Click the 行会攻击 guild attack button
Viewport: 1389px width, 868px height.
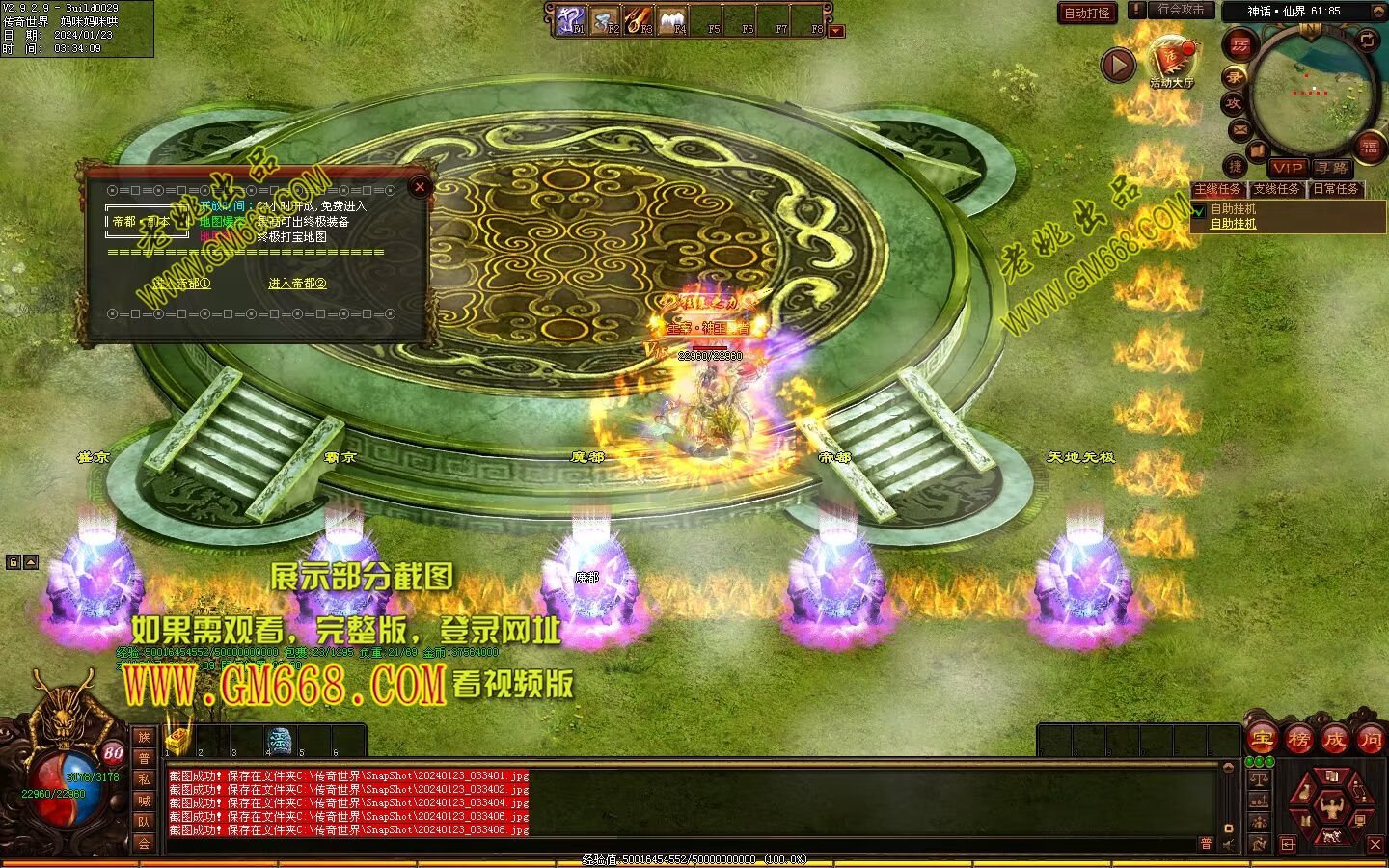tap(1181, 10)
